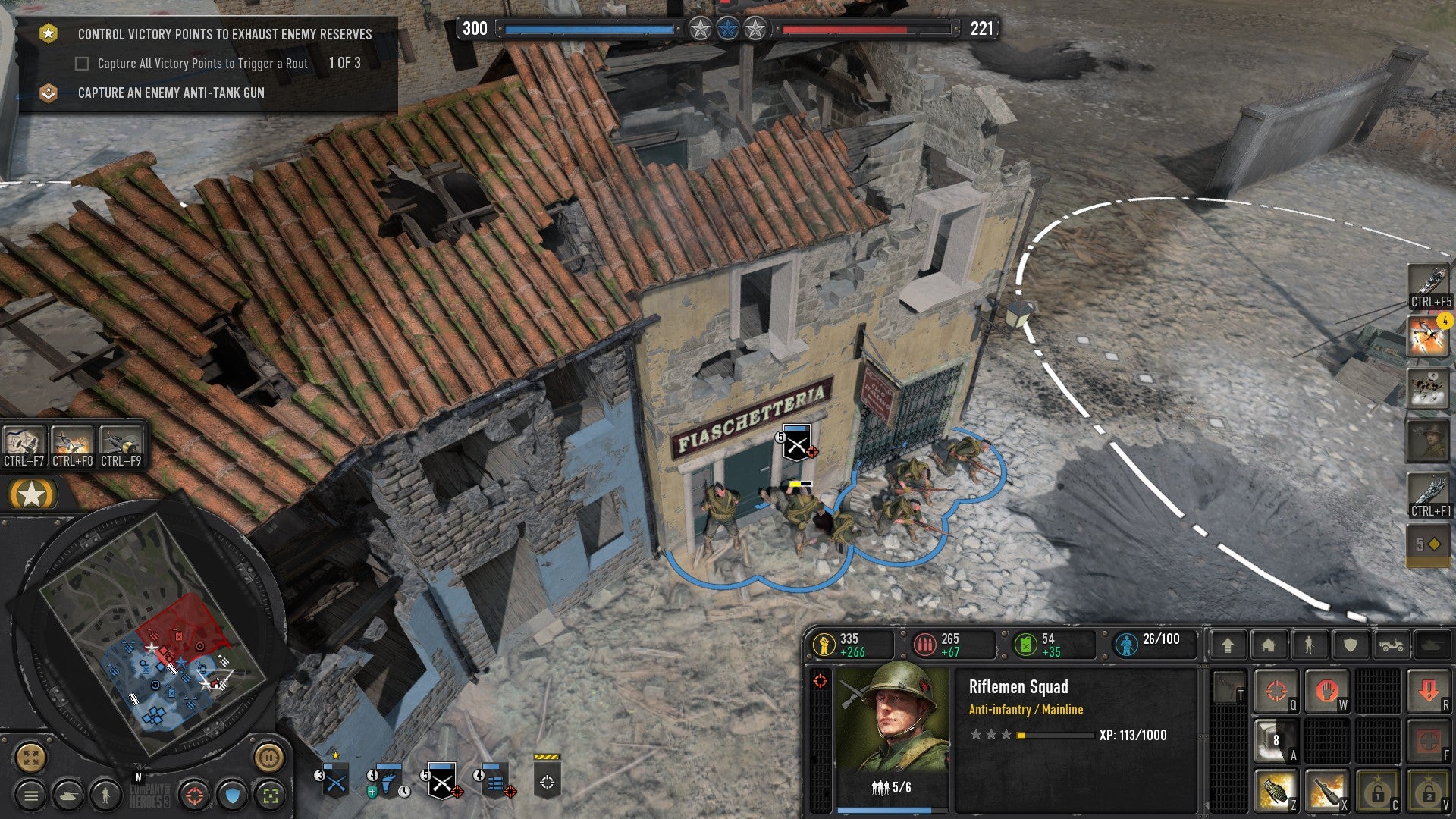The image size is (1456, 819).
Task: Switch to the building construction tab
Action: [1267, 646]
